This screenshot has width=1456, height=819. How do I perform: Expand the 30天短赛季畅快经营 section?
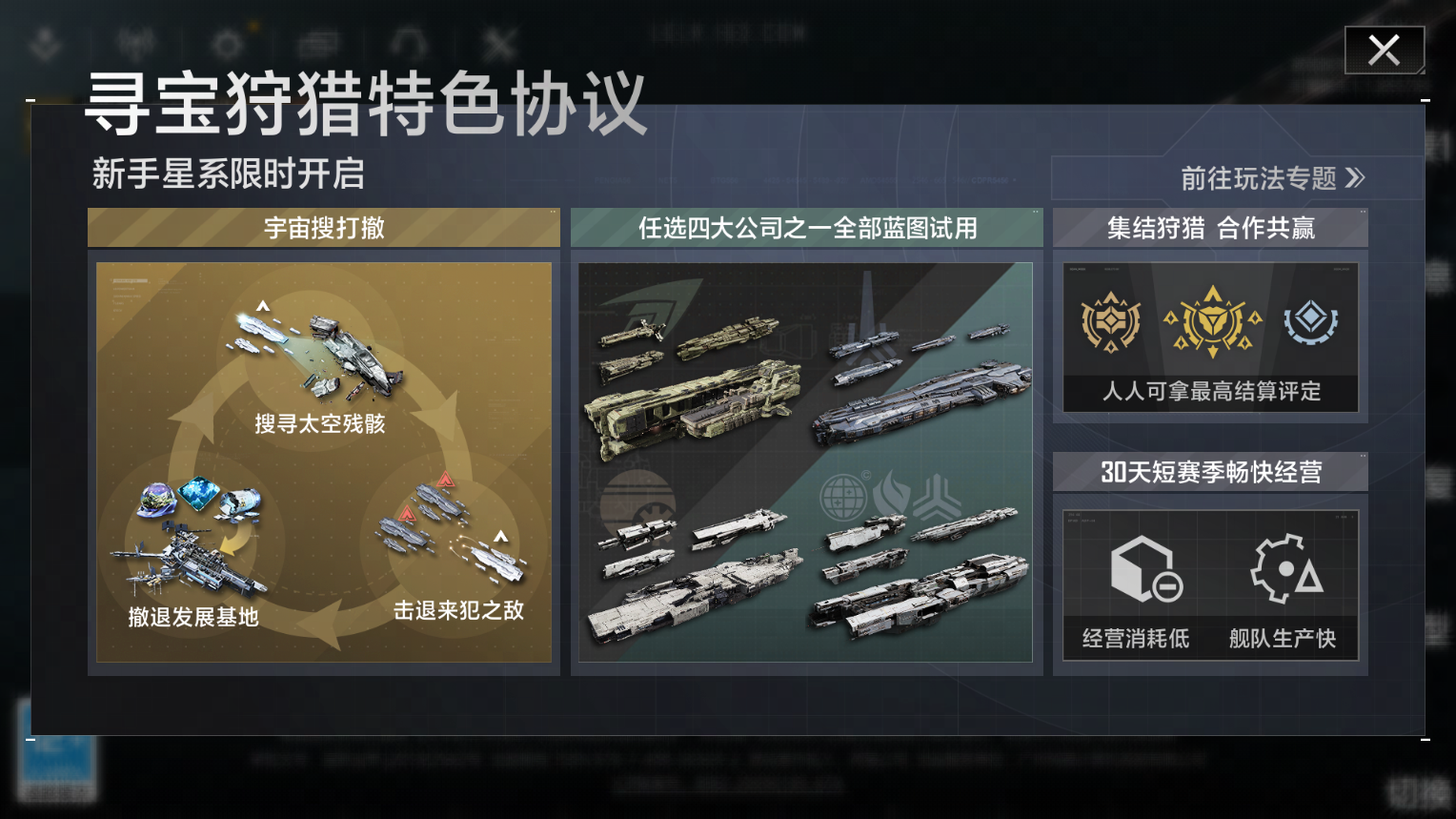click(1210, 471)
